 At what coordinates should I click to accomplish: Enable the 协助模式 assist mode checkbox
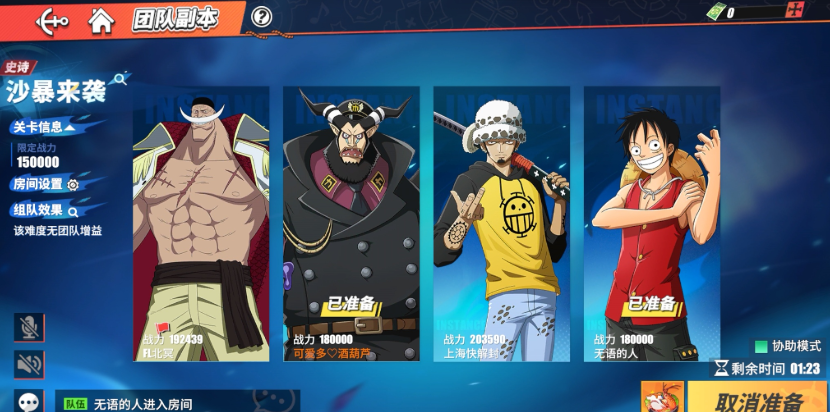tap(761, 346)
